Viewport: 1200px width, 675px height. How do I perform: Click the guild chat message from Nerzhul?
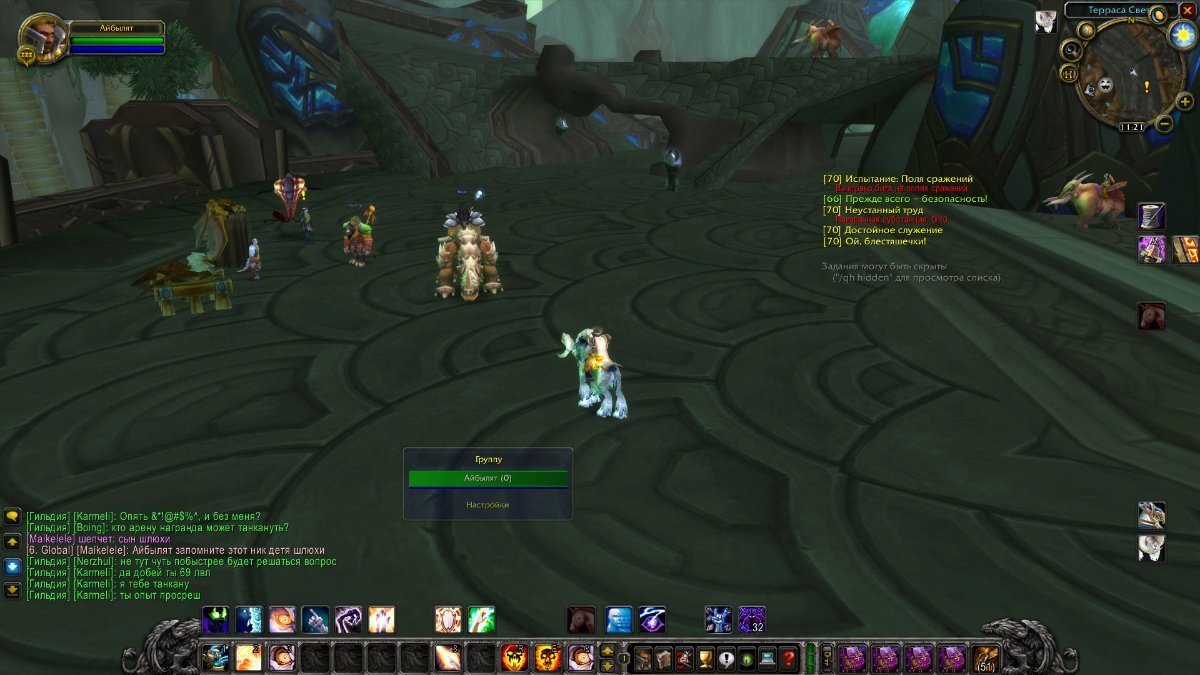point(180,562)
